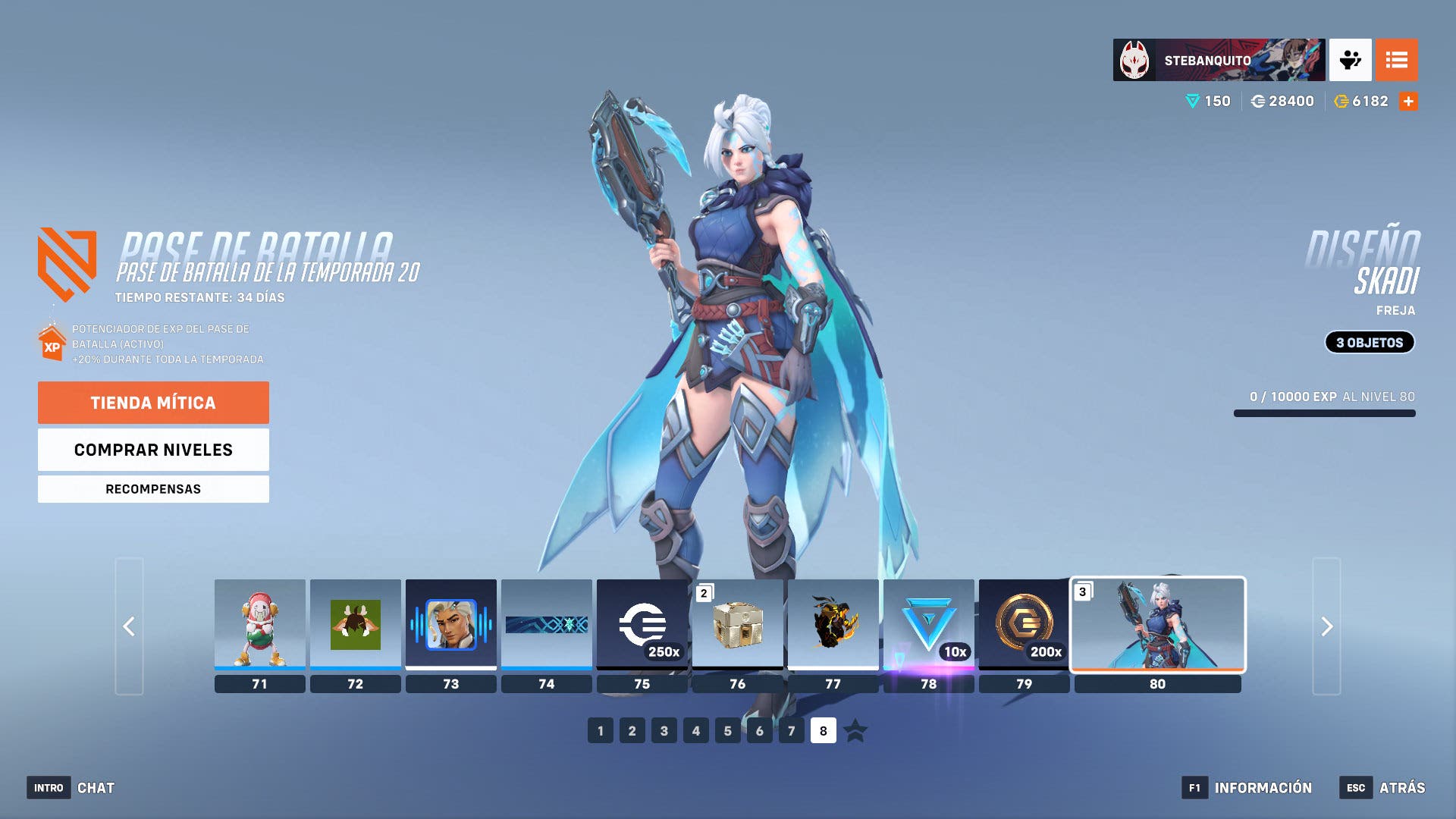Viewport: 1456px width, 819px height.
Task: Open the group invite icon beside player card
Action: pyautogui.click(x=1352, y=59)
